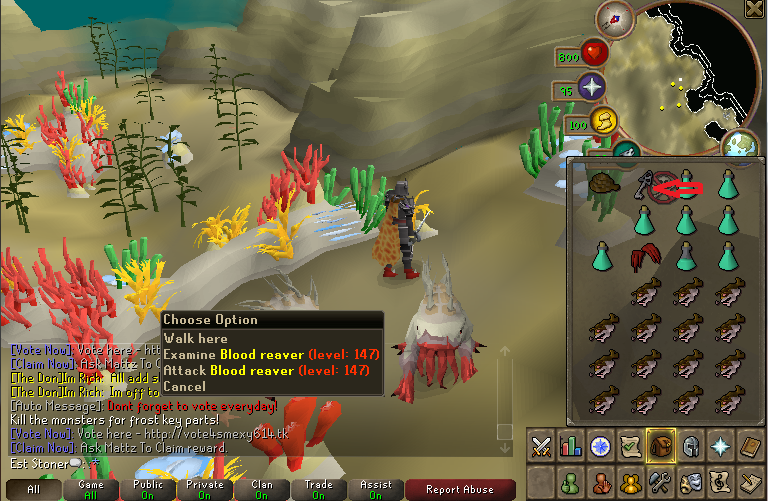
Task: Toggle the Public chat filter
Action: [148, 489]
